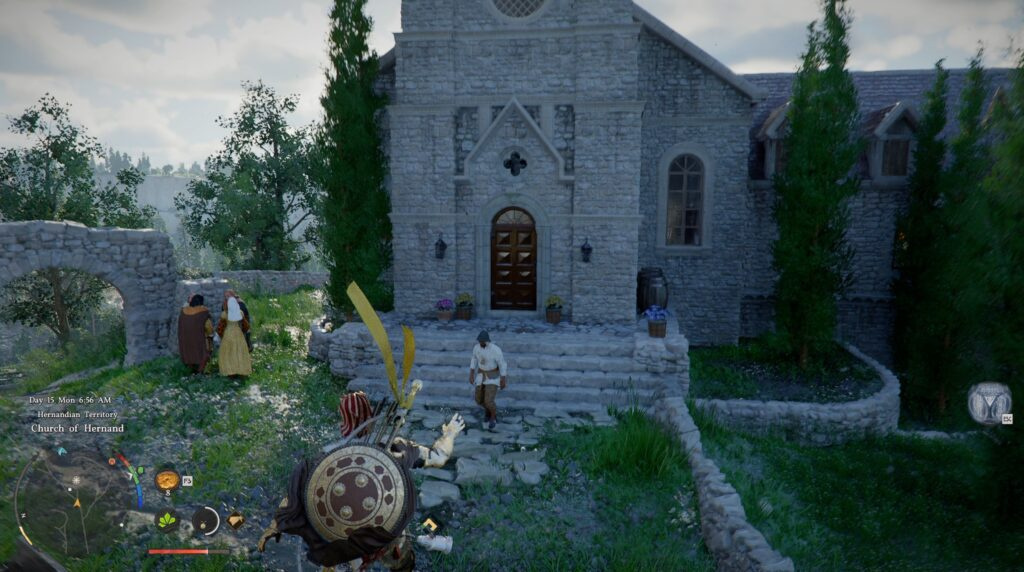
Task: Use the orange food item slot
Action: pos(167,480)
